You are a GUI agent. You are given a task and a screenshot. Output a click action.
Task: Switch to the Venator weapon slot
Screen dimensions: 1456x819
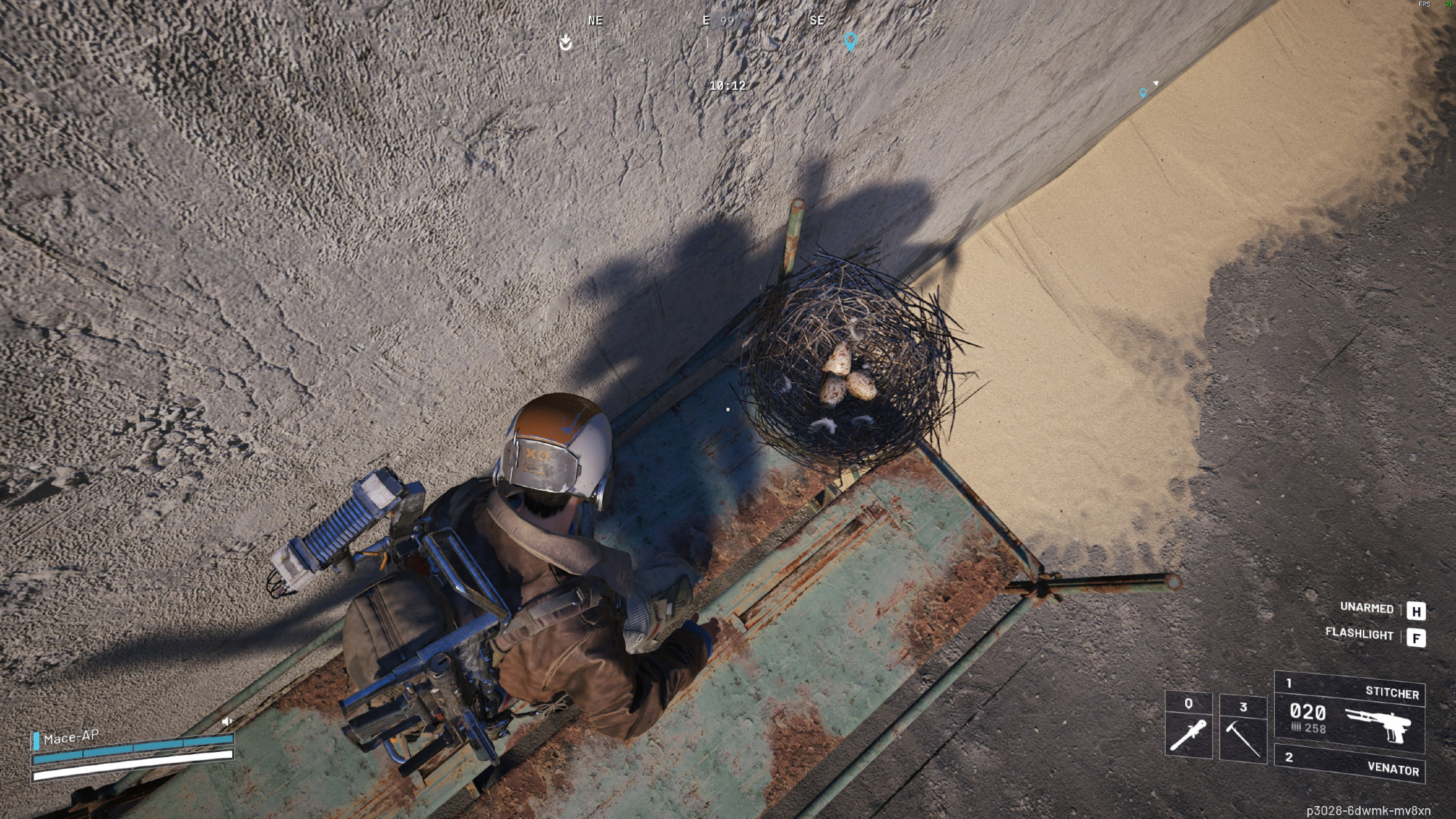[1349, 764]
